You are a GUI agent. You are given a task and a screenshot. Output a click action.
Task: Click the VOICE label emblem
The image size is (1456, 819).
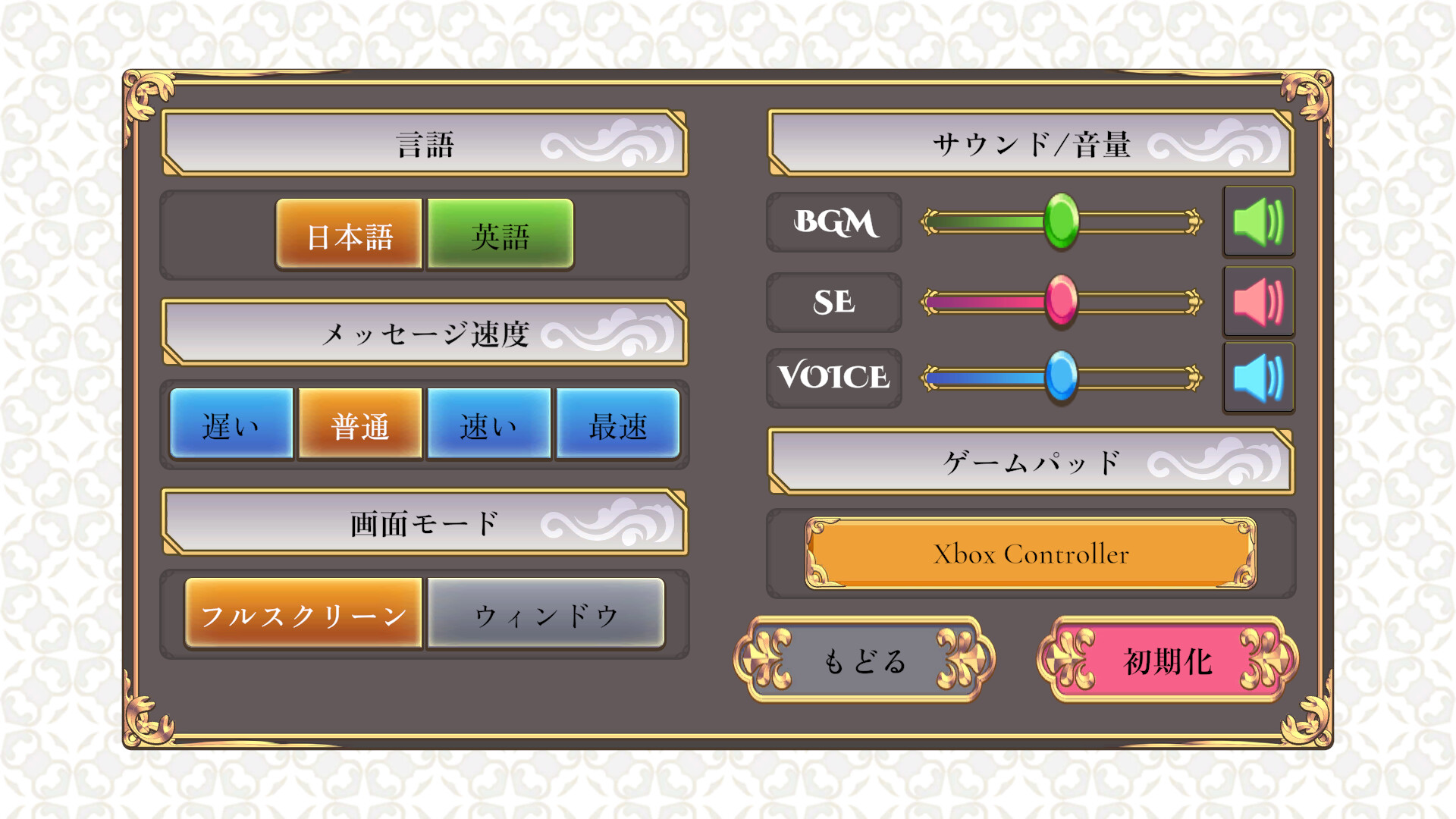tap(833, 376)
